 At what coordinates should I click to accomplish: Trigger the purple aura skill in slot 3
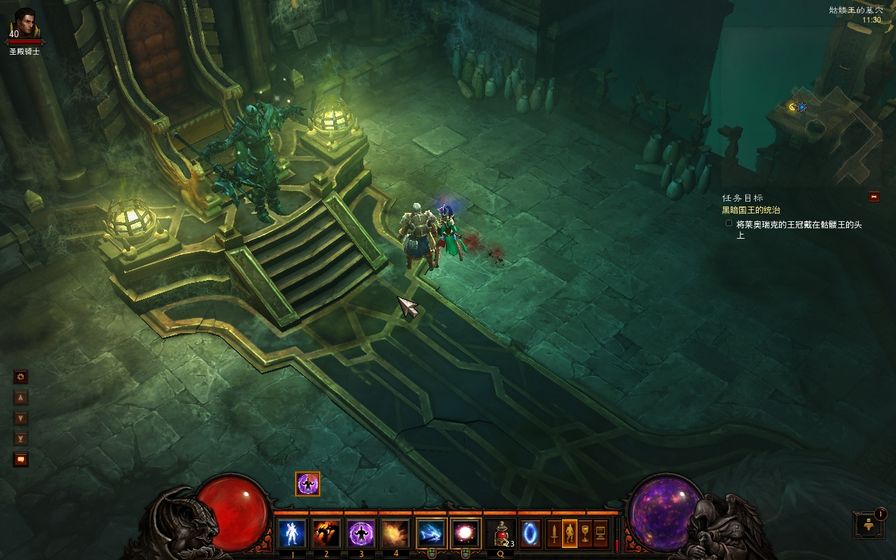click(x=361, y=532)
